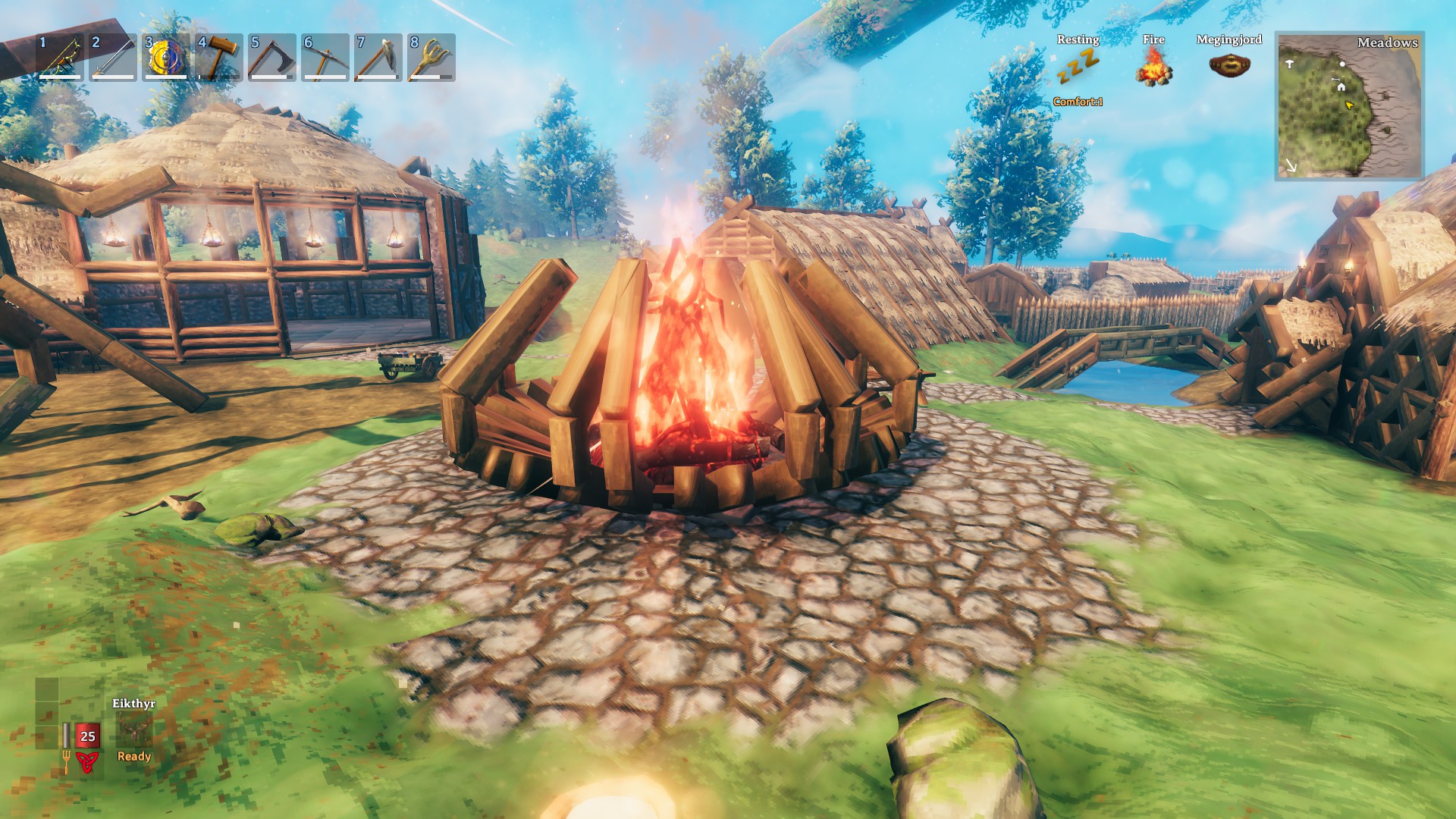Click the red arrow ammo counter showing 25
The width and height of the screenshot is (1456, 819).
tap(87, 736)
